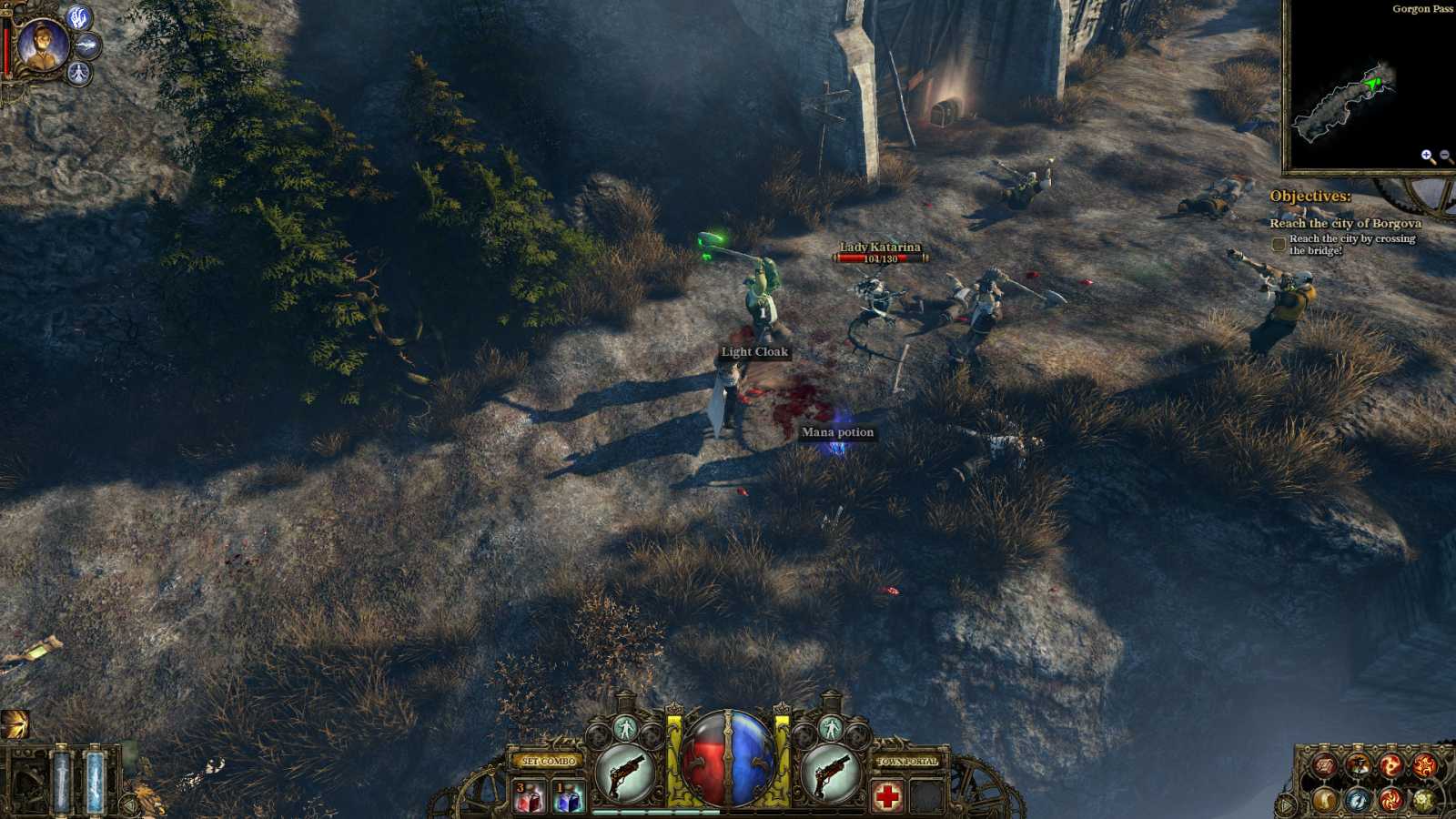Activate the TOWN PORTAL
This screenshot has height=819, width=1456.
pos(905,761)
